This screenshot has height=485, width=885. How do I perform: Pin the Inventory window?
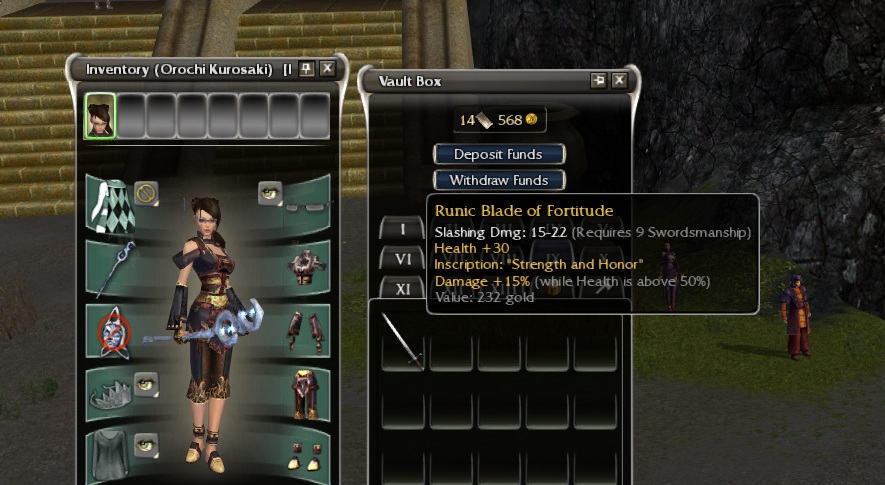pyautogui.click(x=307, y=69)
